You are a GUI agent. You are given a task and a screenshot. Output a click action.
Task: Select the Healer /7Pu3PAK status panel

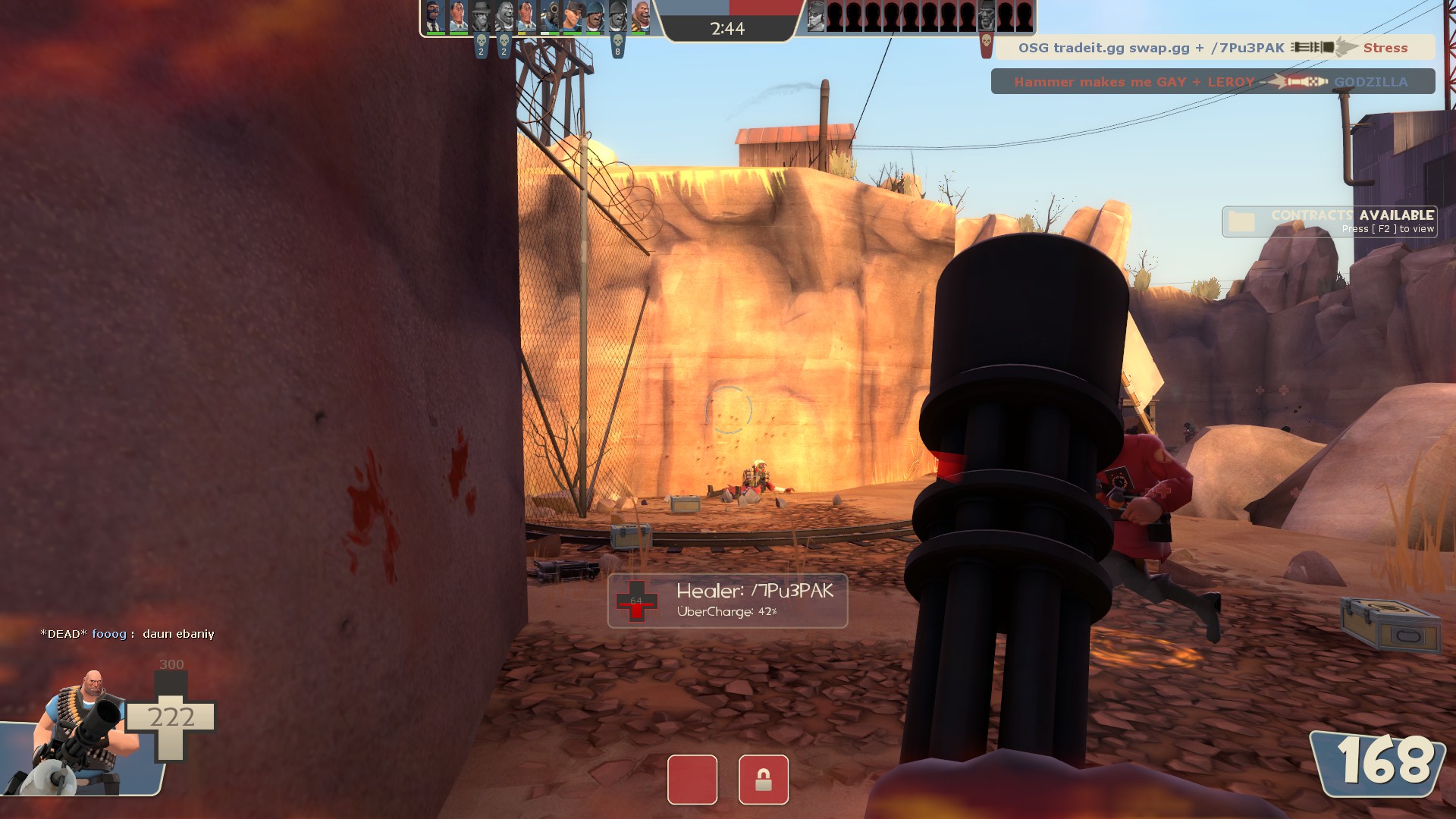tap(726, 601)
